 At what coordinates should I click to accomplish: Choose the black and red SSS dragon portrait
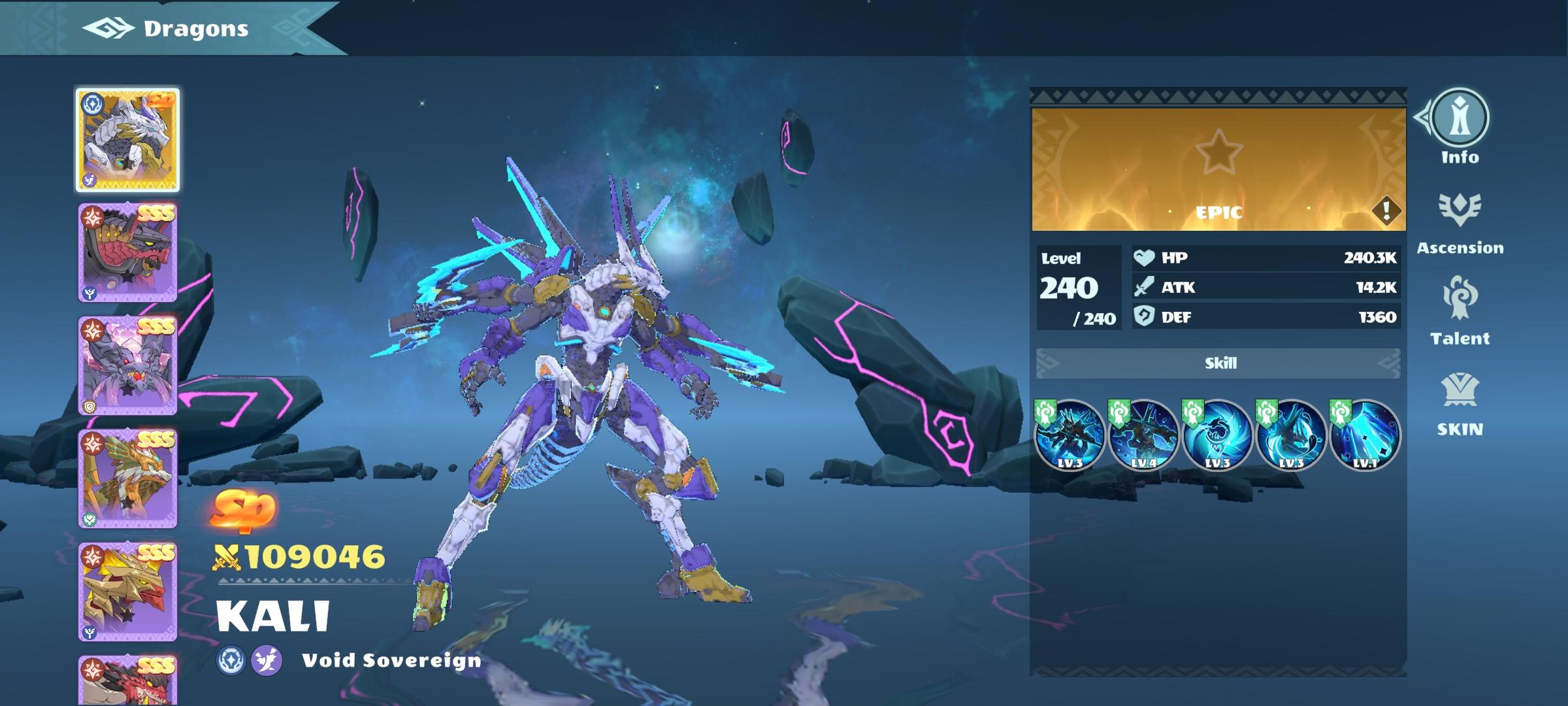(x=127, y=253)
